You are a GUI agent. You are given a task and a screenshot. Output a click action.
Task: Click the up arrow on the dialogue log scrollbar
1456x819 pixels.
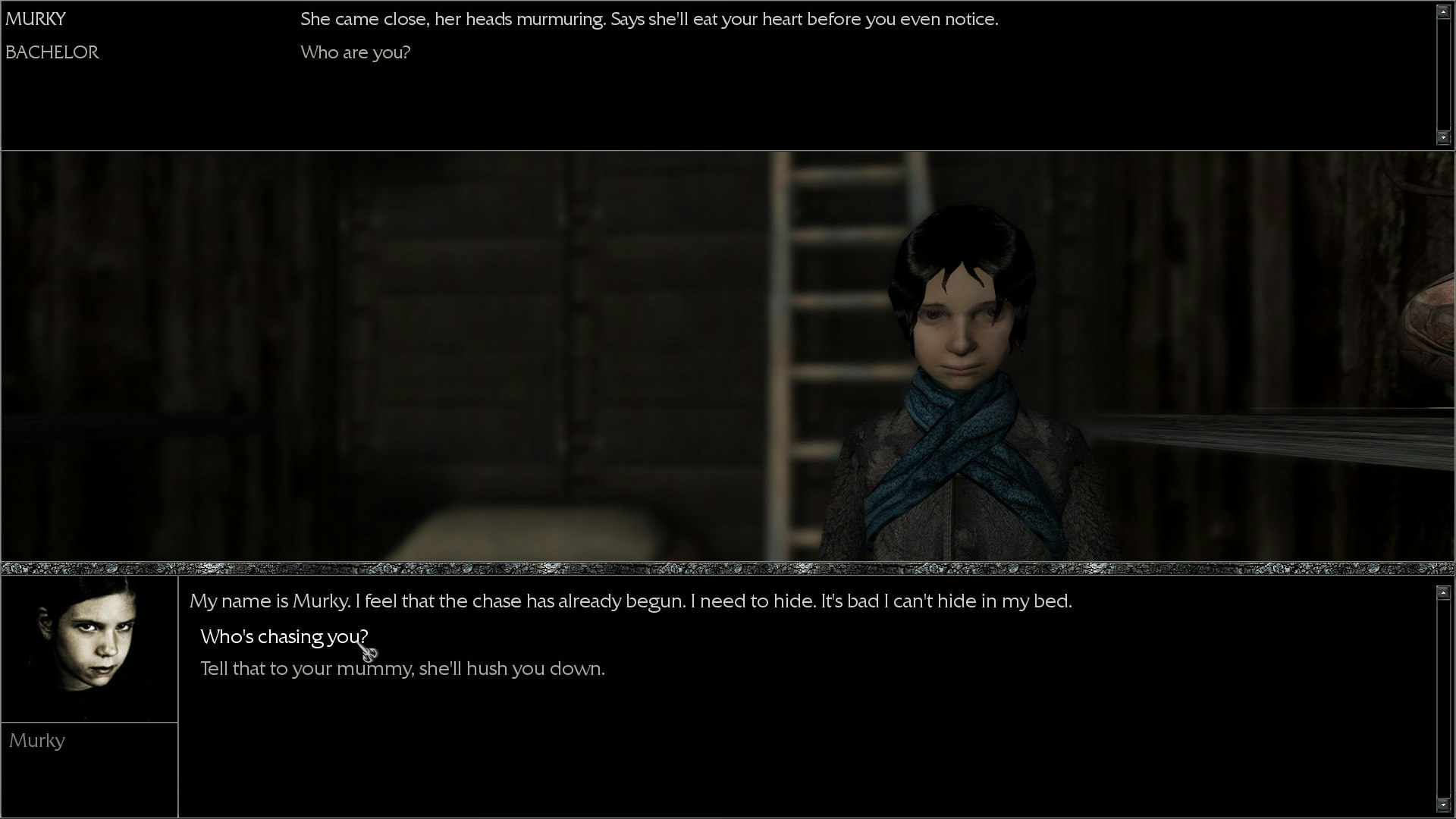pos(1442,11)
